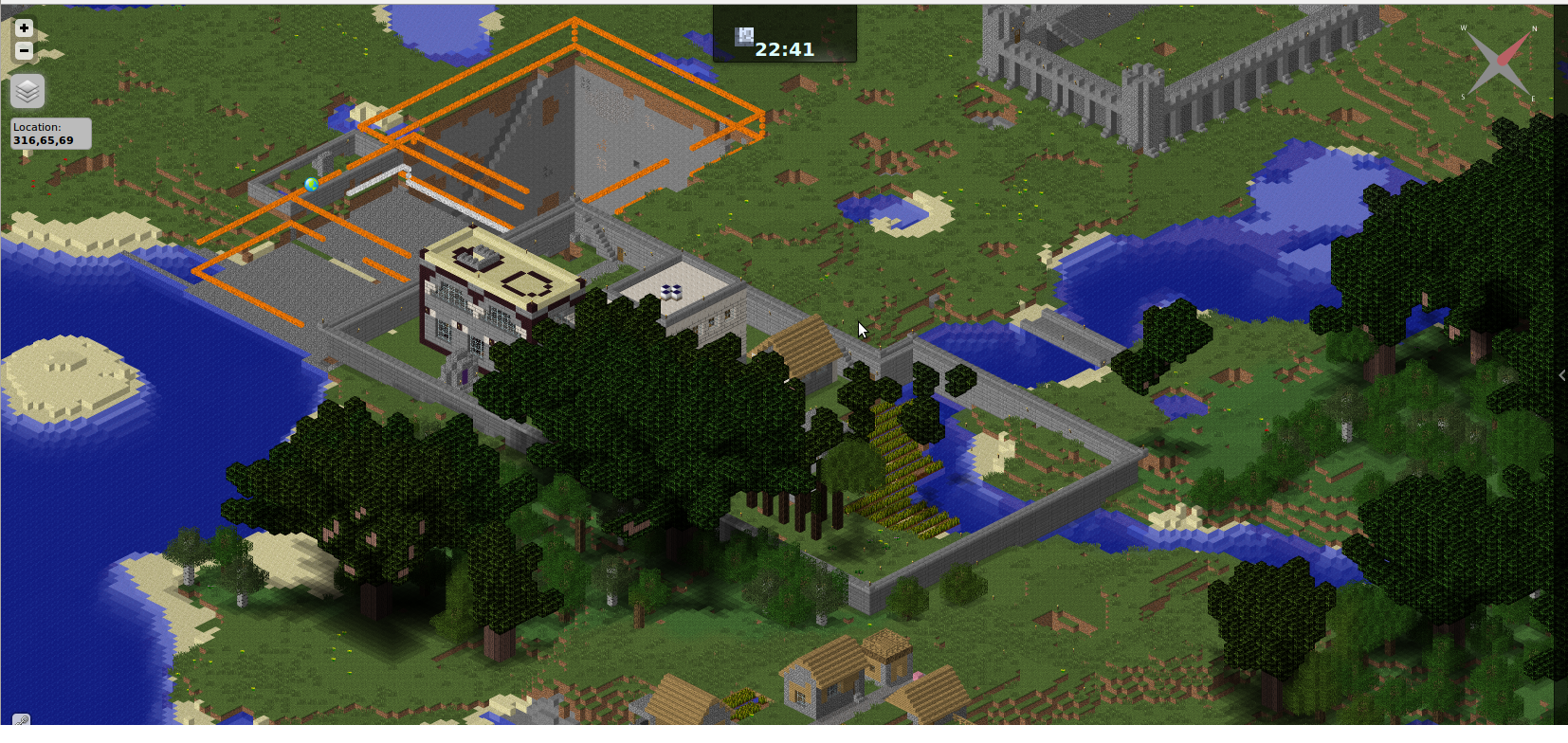Expand the collapsed sidebar arrow
Screen dimensions: 1568x743
point(1561,375)
